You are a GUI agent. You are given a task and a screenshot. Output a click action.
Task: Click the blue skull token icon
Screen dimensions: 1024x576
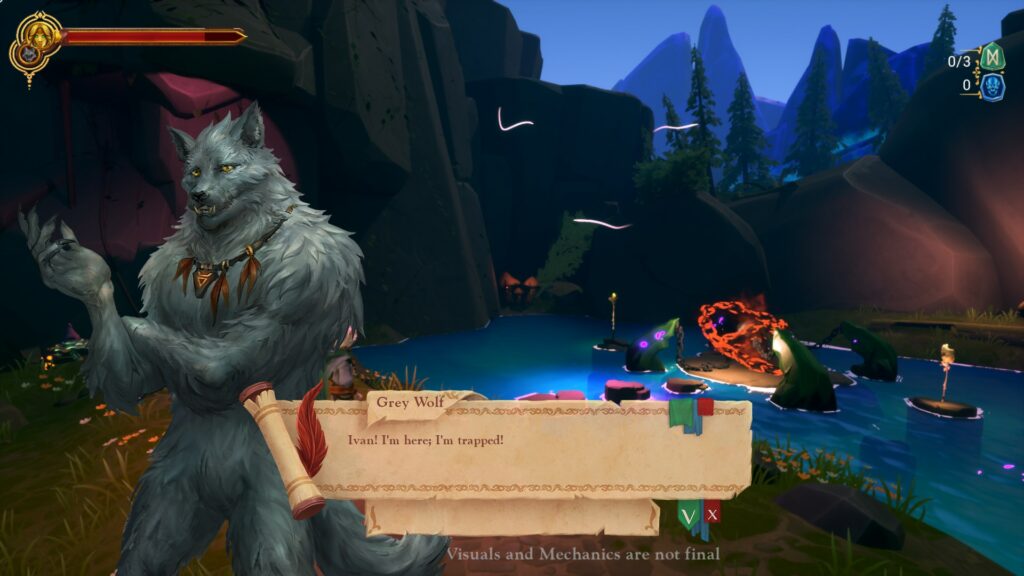[x=991, y=86]
